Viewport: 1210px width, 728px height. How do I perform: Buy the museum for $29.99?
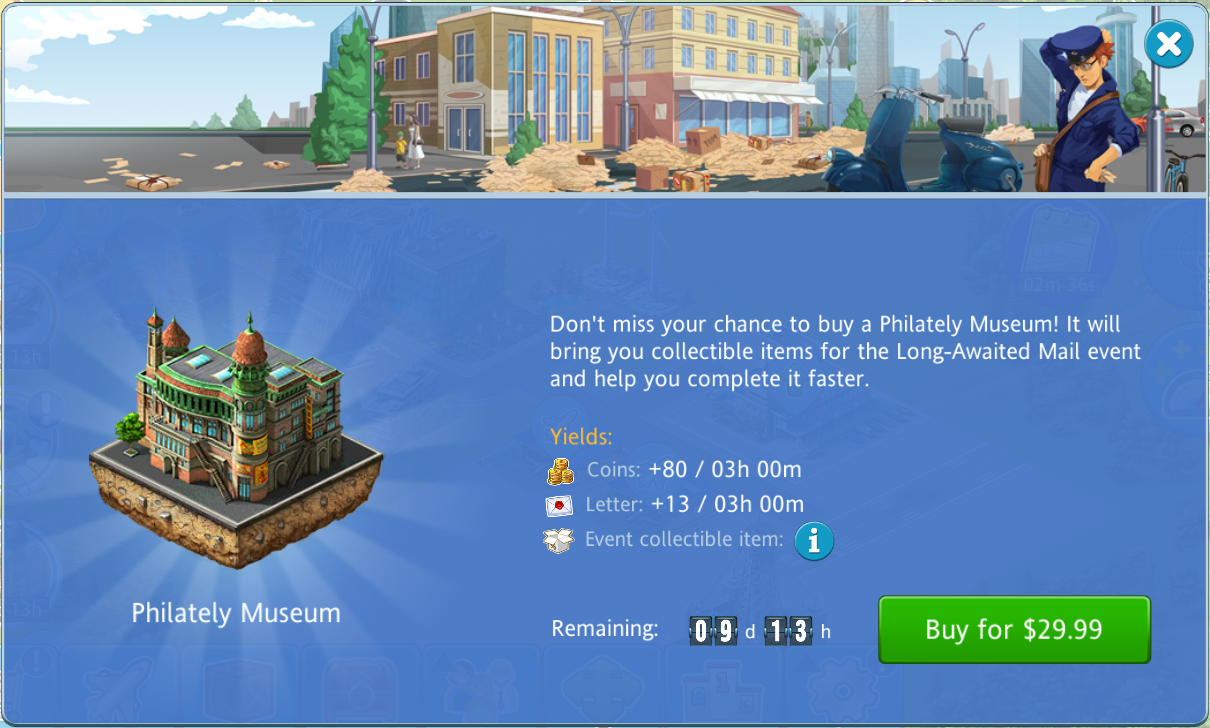tap(1014, 629)
